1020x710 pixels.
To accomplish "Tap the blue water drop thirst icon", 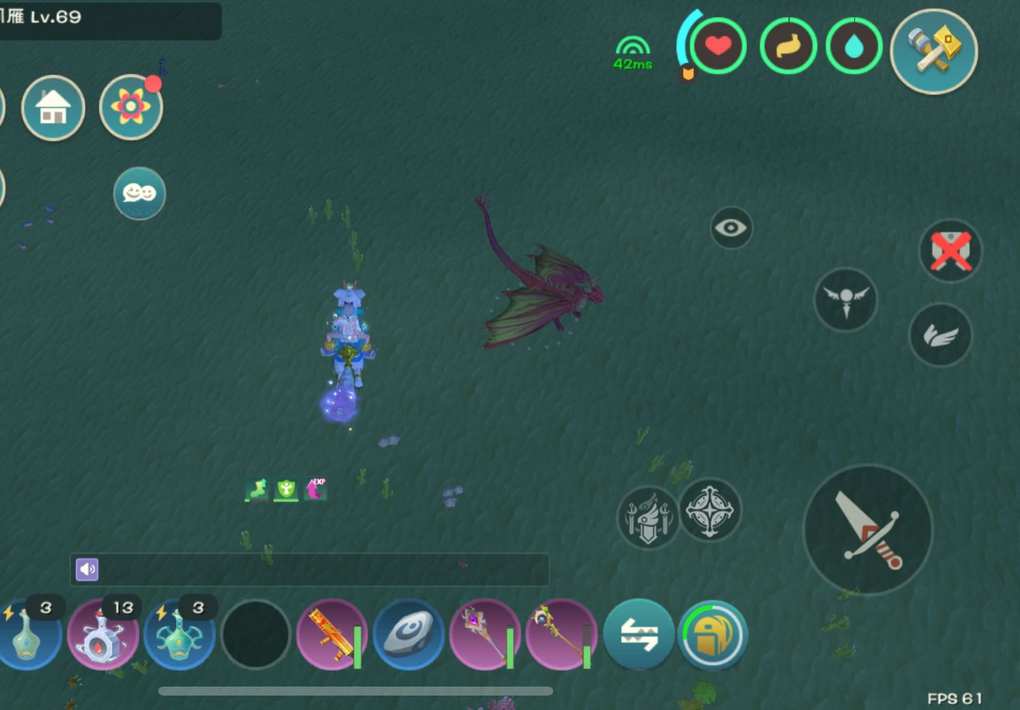I will 854,46.
